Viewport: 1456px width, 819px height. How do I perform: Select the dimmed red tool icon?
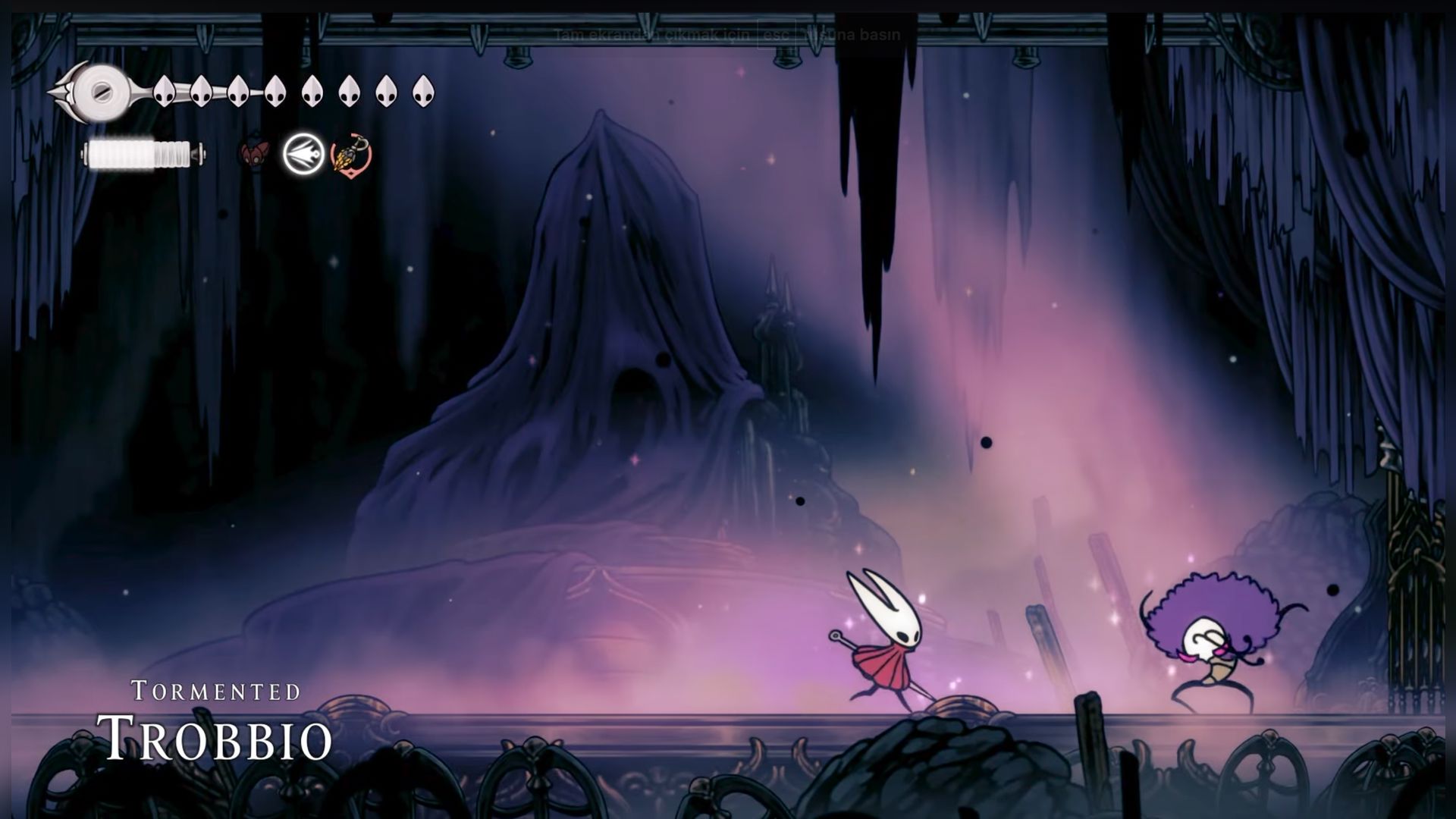coord(256,154)
